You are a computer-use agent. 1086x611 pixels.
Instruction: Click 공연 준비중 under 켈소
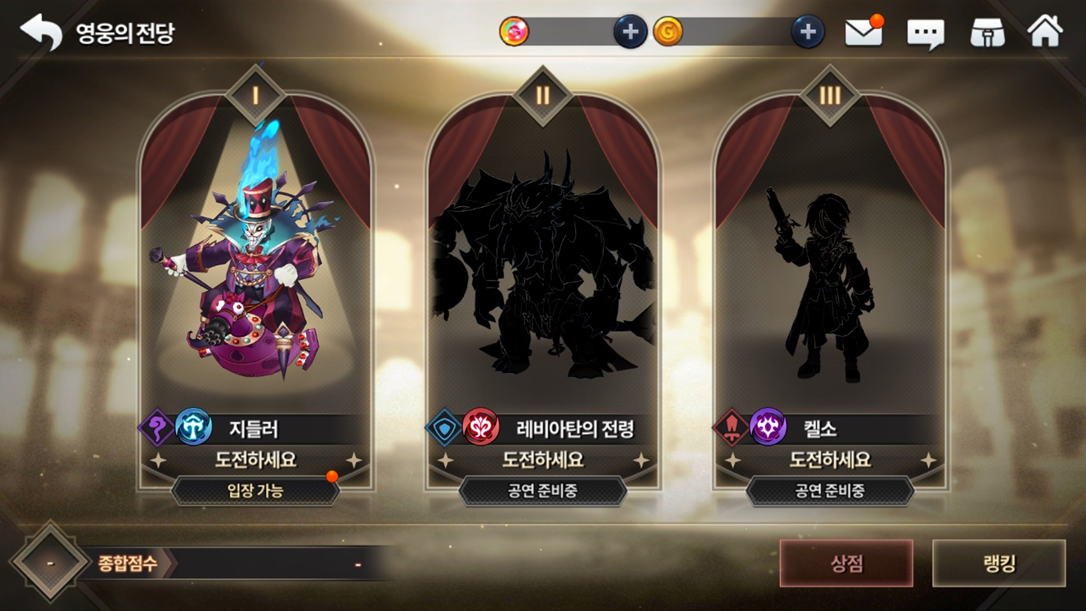click(829, 491)
